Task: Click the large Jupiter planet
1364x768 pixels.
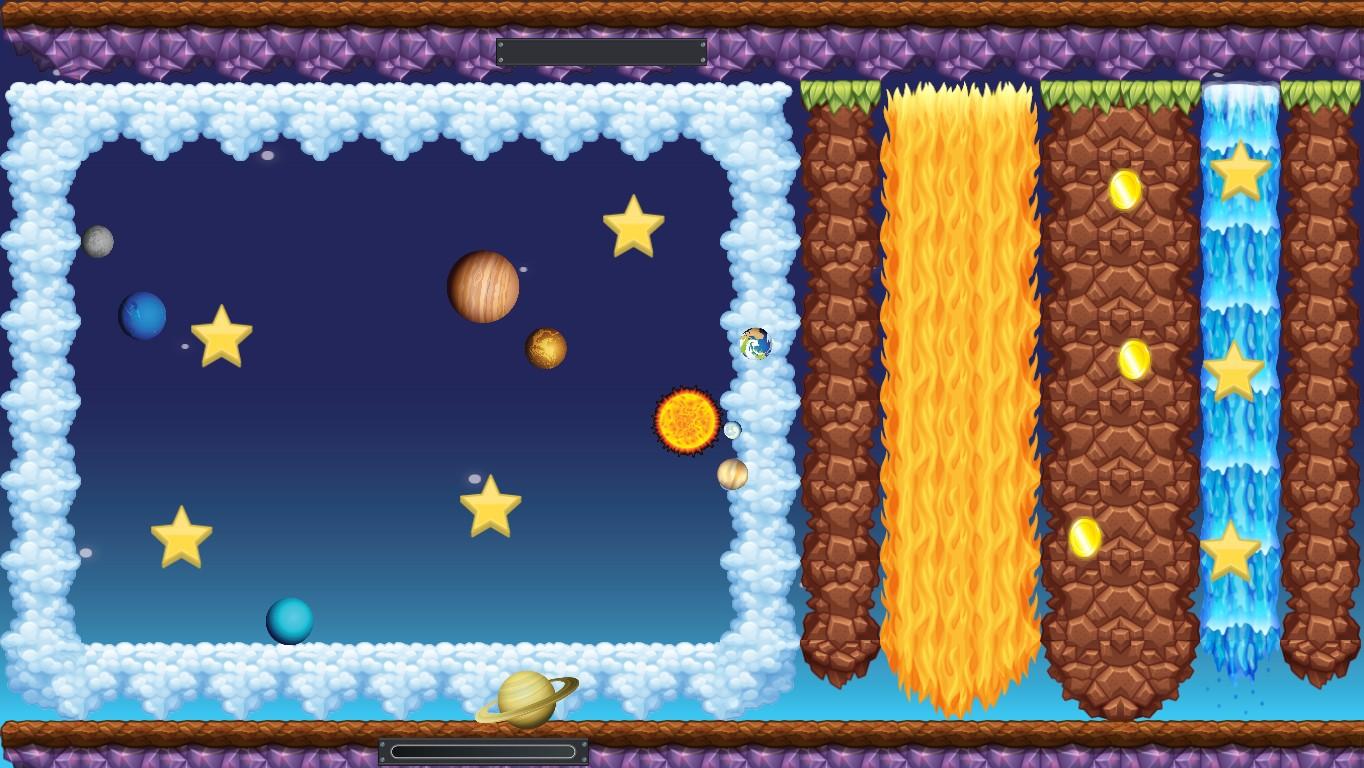Action: coord(483,288)
